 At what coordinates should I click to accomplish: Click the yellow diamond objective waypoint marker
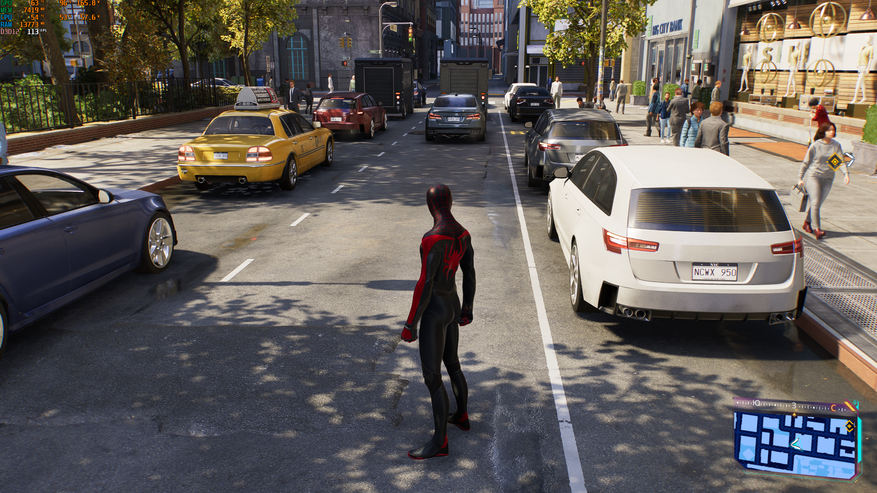point(834,161)
